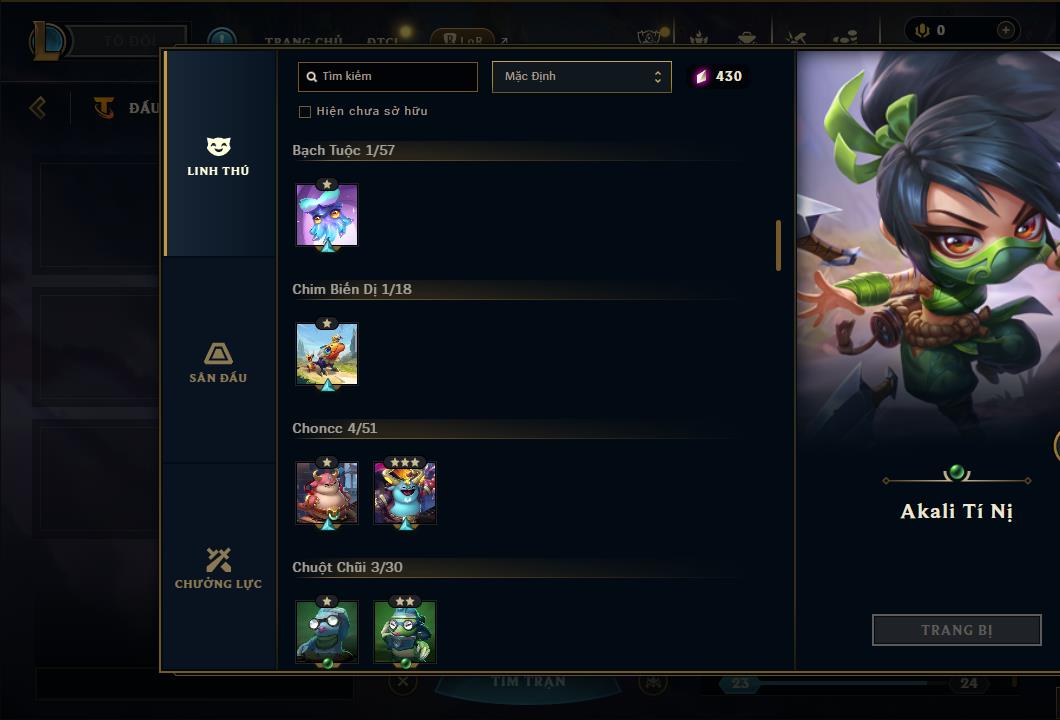The width and height of the screenshot is (1060, 720).
Task: Click the Trang Bị equip button
Action: [956, 630]
